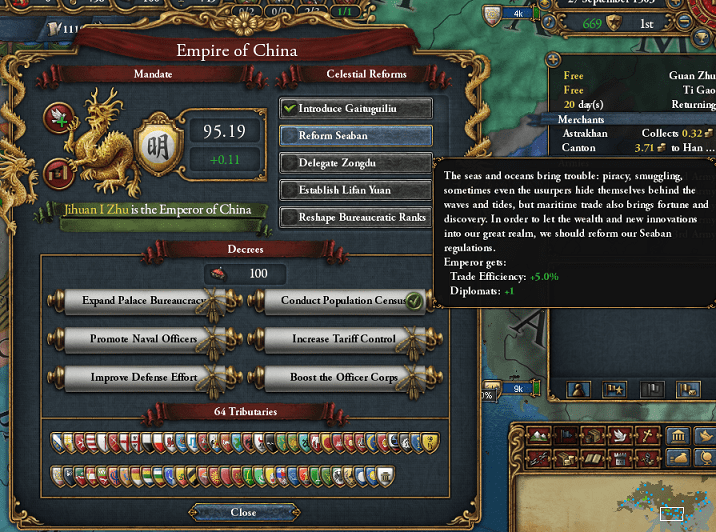Select Reshape Bureaucratic Ranks reform

coord(356,217)
